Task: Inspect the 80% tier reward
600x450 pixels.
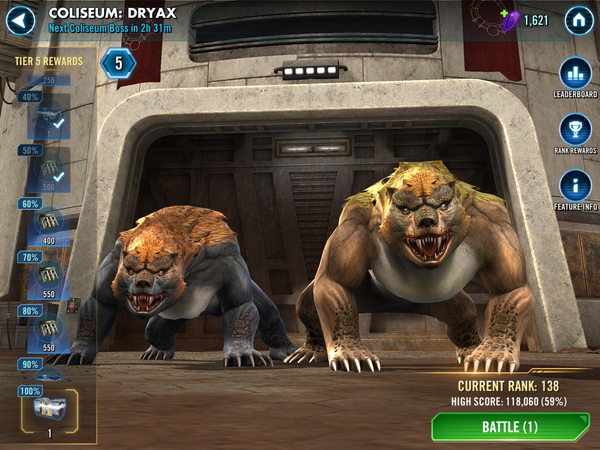Action: pyautogui.click(x=48, y=328)
